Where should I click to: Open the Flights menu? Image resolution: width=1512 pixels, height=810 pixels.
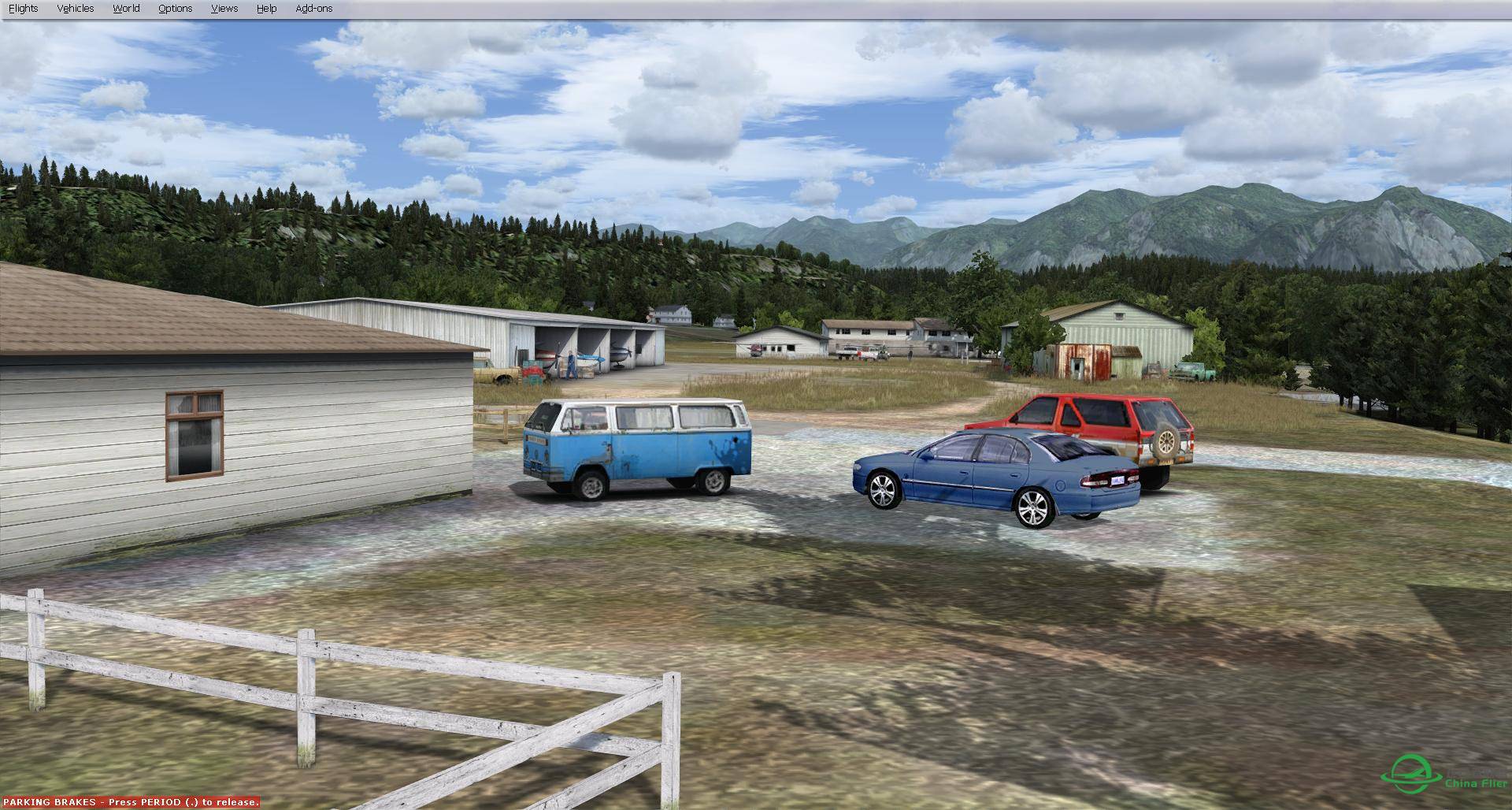click(x=23, y=9)
